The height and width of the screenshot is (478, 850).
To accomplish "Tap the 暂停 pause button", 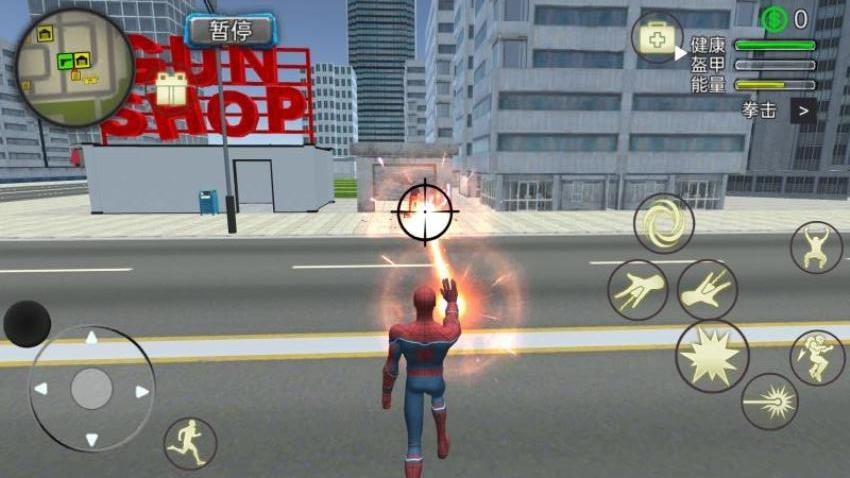I will pyautogui.click(x=231, y=30).
